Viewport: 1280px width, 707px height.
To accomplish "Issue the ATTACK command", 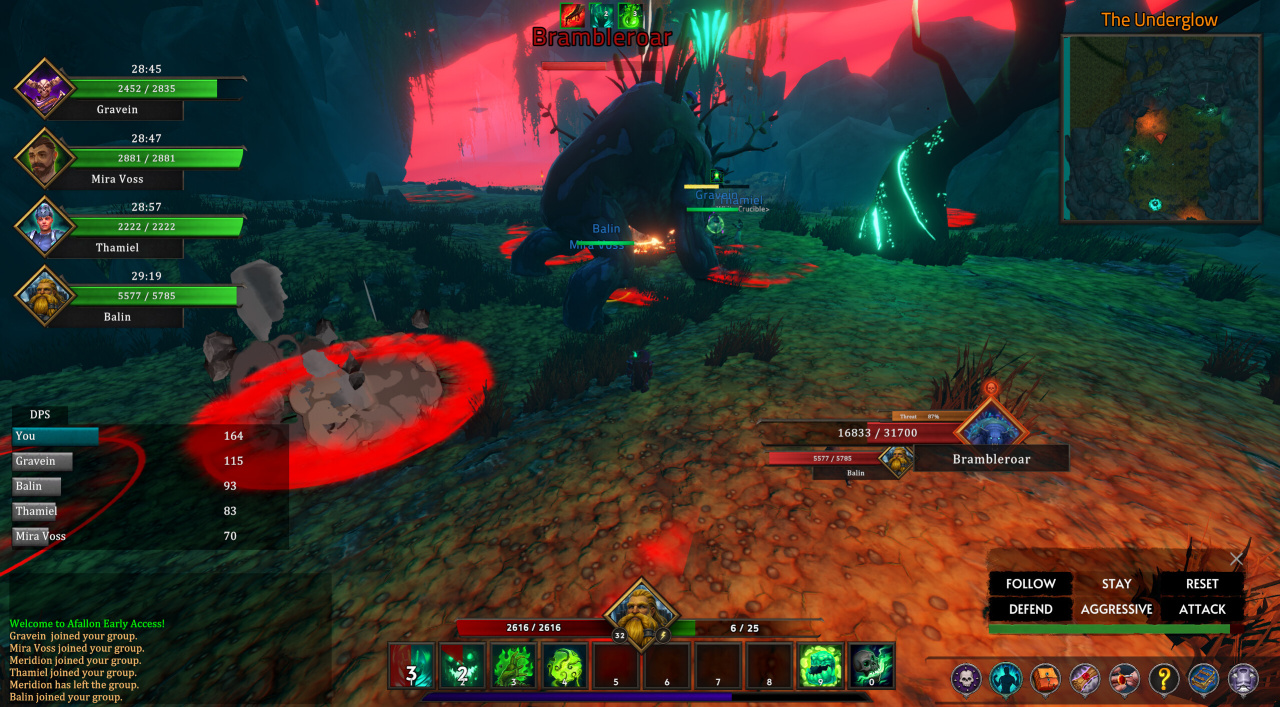I will [1202, 609].
